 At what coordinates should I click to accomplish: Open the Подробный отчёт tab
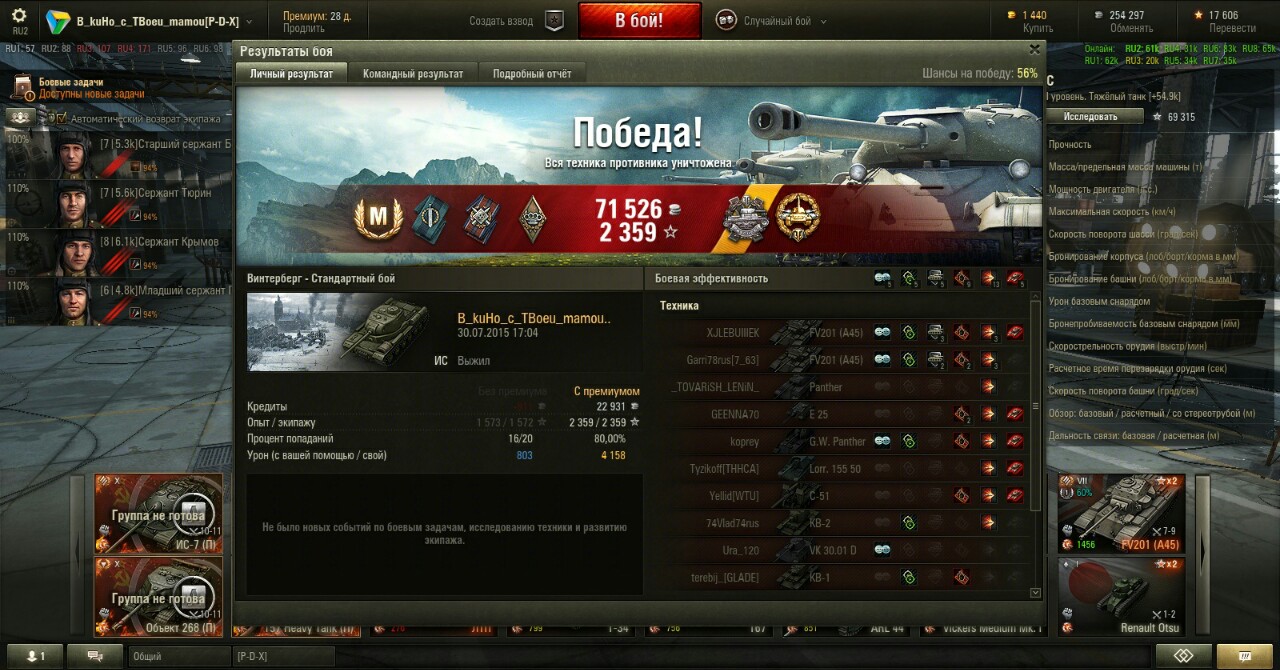[531, 74]
